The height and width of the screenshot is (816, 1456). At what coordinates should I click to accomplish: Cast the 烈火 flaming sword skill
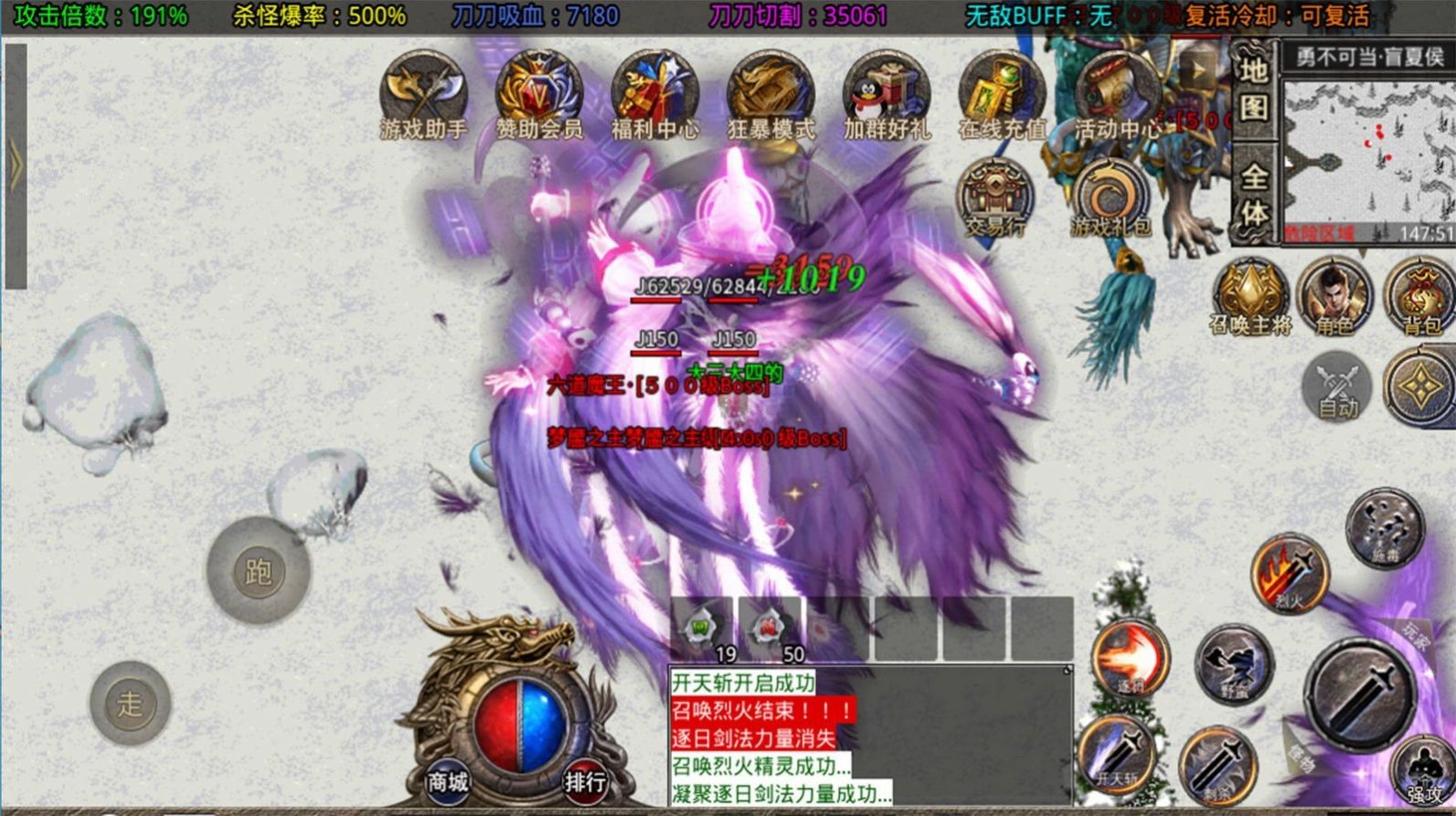tap(1289, 574)
